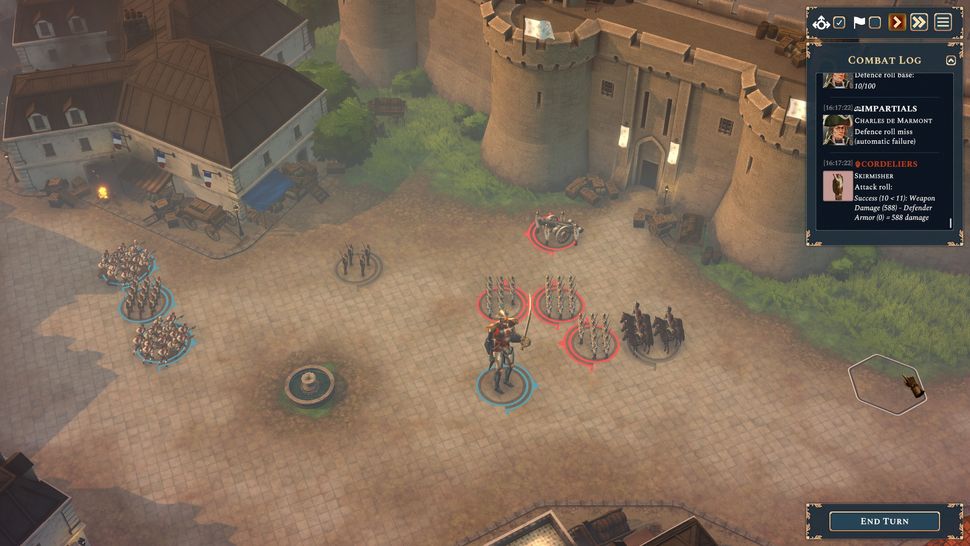This screenshot has width=970, height=546.
Task: Toggle the checkbox beside the white flag
Action: point(875,22)
